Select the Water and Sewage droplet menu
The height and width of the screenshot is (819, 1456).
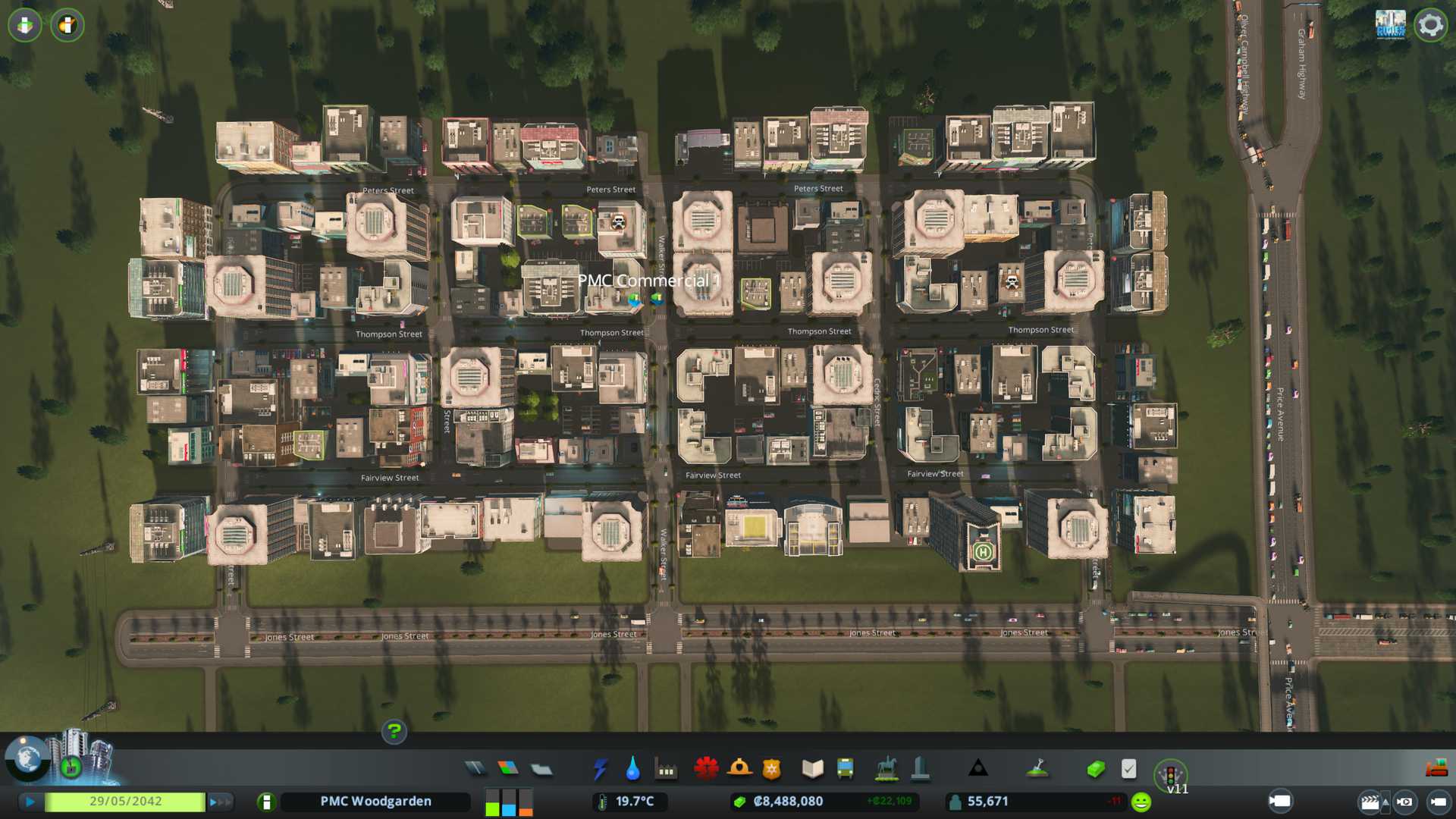632,769
